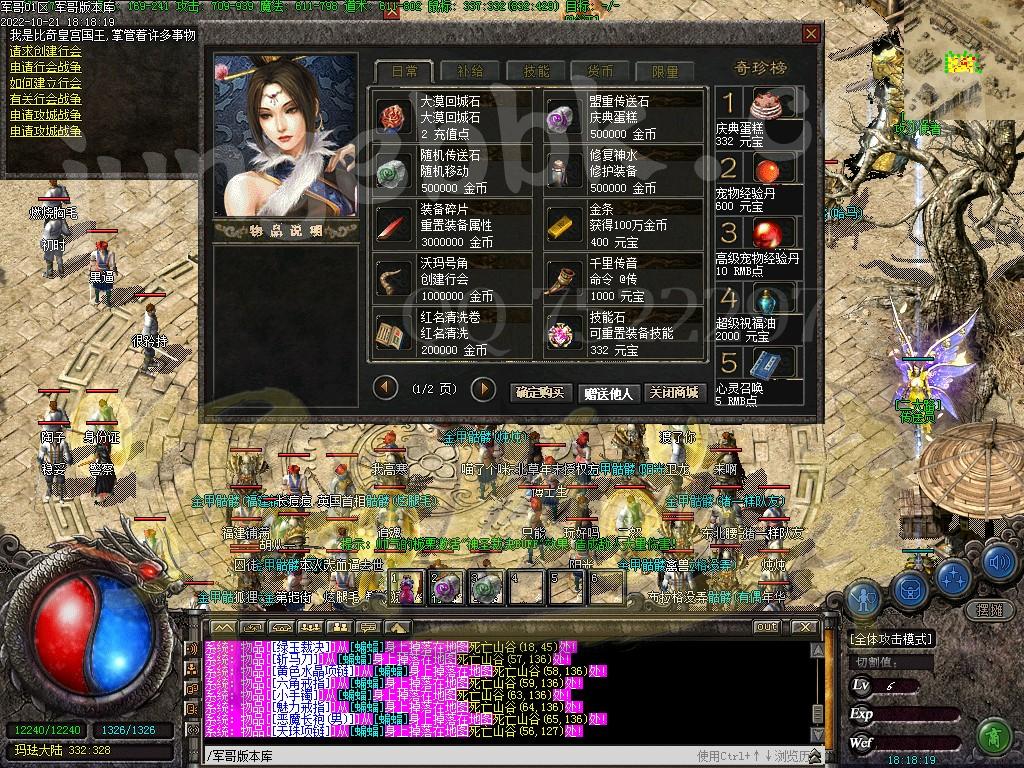The height and width of the screenshot is (768, 1024).
Task: Use the red potion in hotbar slot 1
Action: [x=407, y=586]
